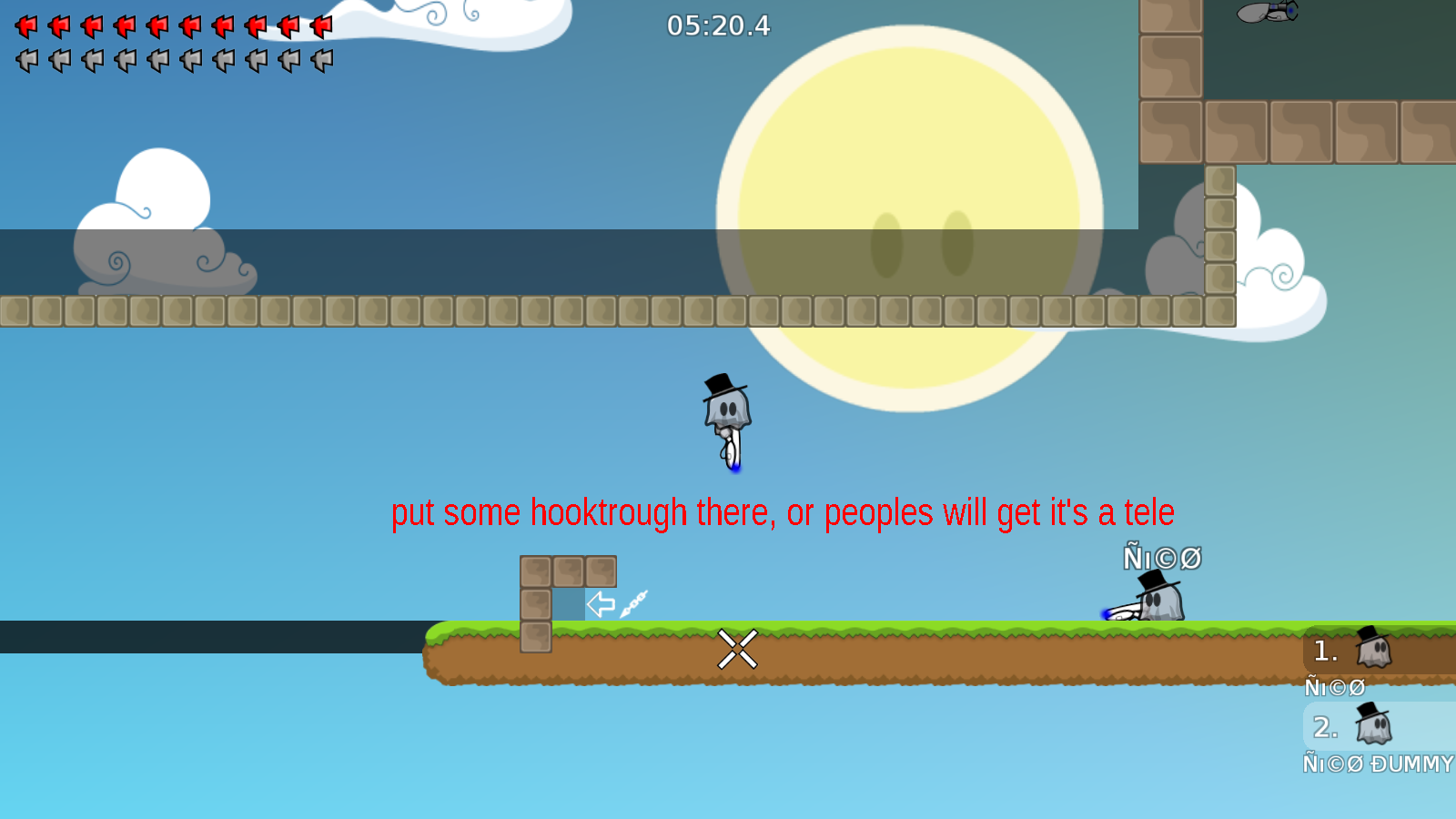Image resolution: width=1456 pixels, height=819 pixels.
Task: Click the first gray armor icon
Action: (x=25, y=59)
